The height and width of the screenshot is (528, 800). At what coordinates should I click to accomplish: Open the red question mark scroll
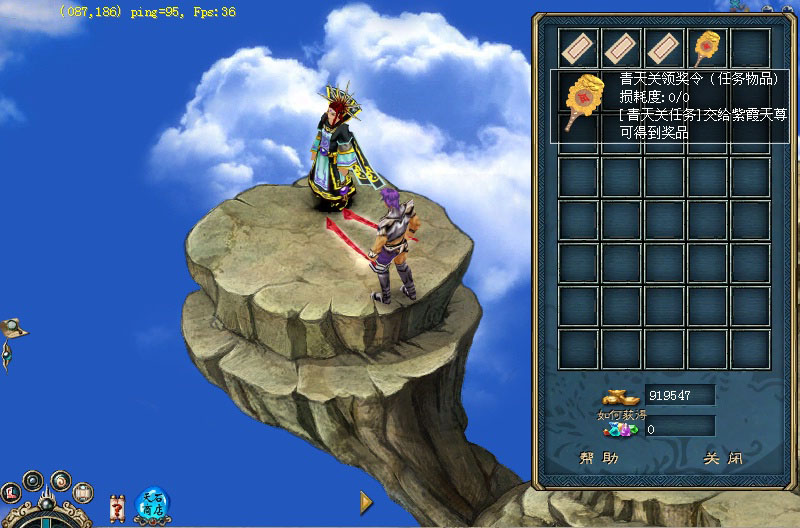117,507
